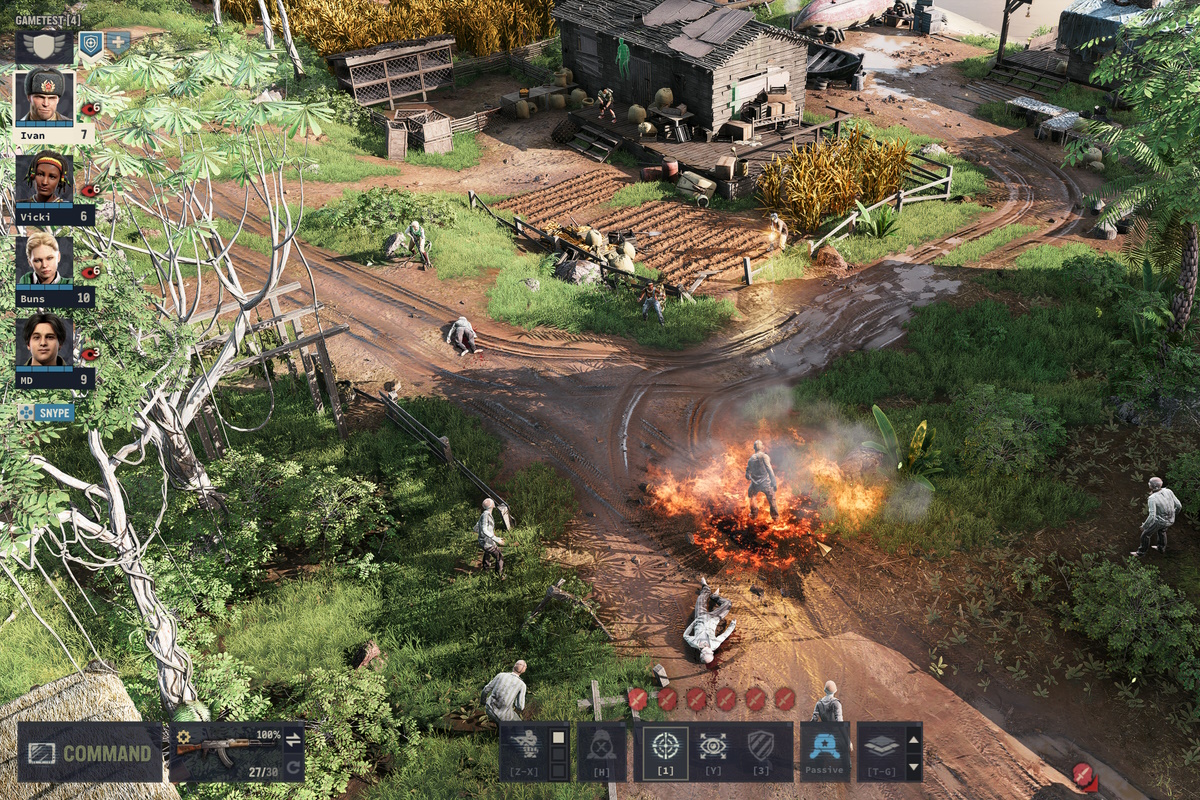Pick MD's portrait in the squad panel
1200x800 pixels.
pyautogui.click(x=45, y=341)
